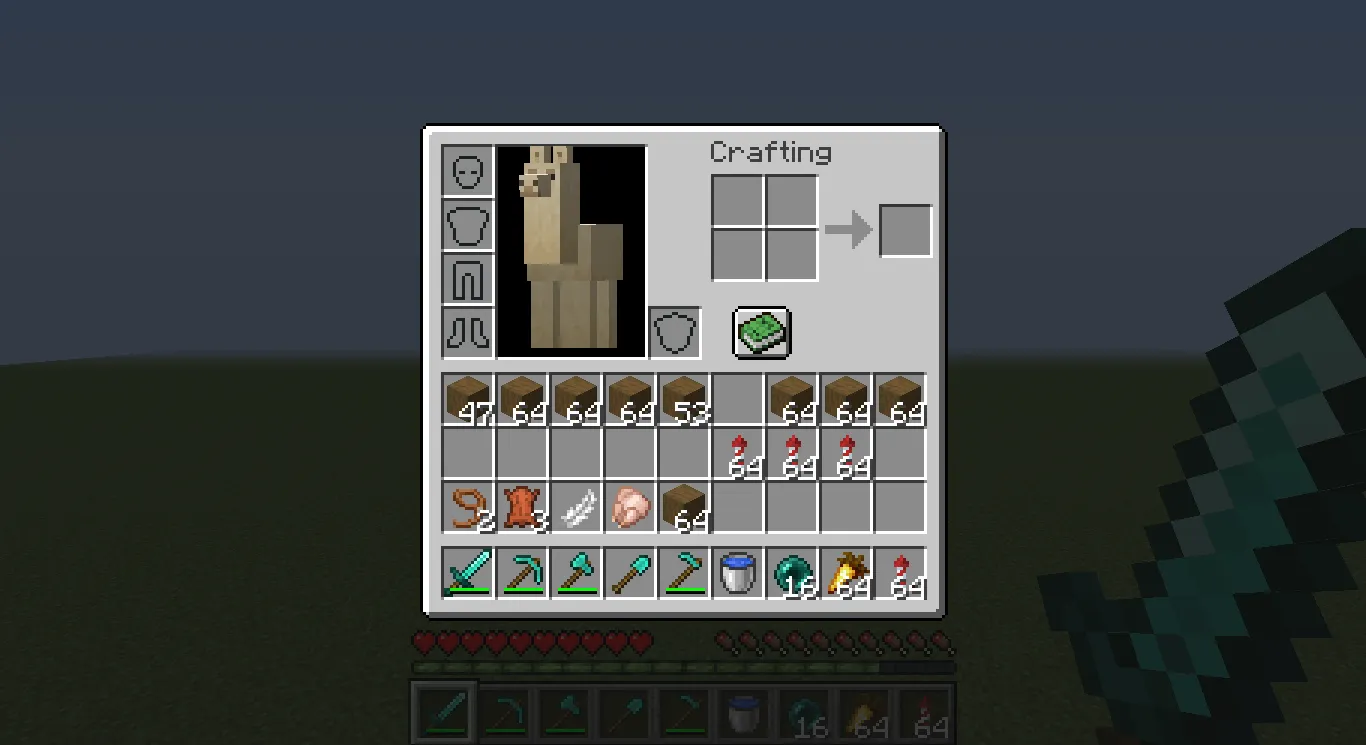This screenshot has height=745, width=1366.
Task: Select the raw chicken item
Action: pyautogui.click(x=630, y=507)
